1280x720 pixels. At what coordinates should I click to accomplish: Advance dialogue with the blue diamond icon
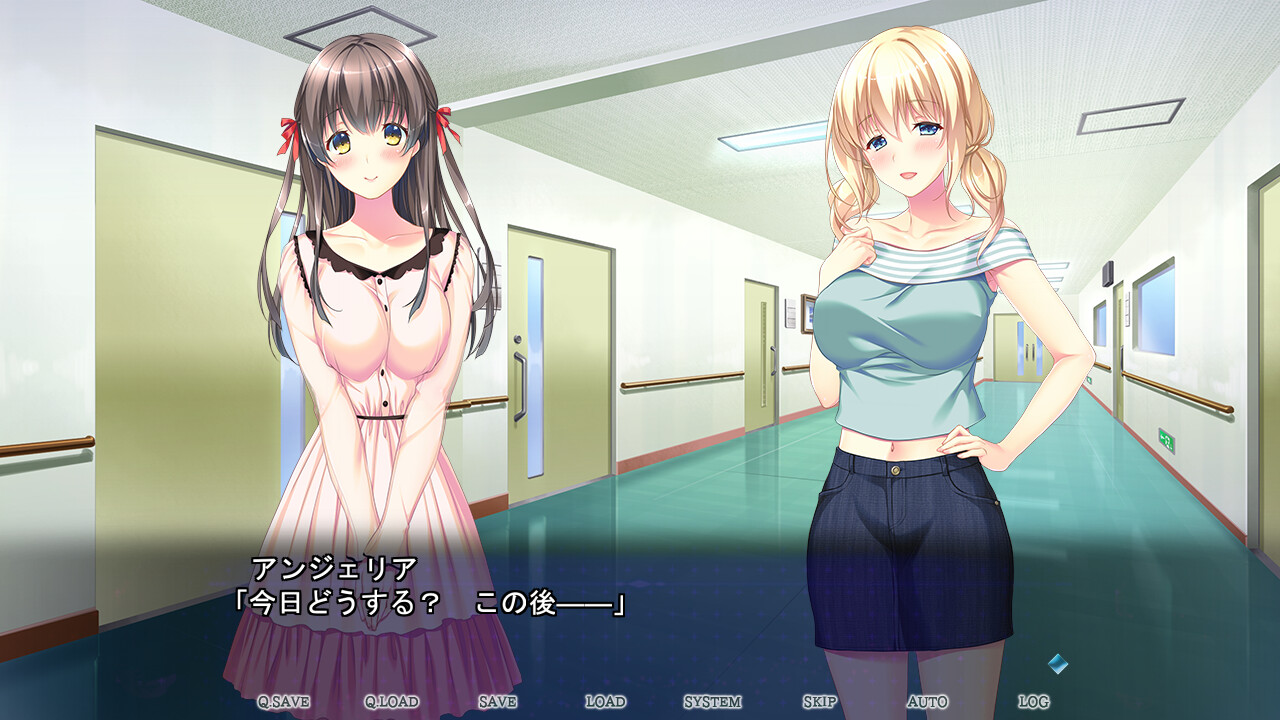coord(1058,663)
